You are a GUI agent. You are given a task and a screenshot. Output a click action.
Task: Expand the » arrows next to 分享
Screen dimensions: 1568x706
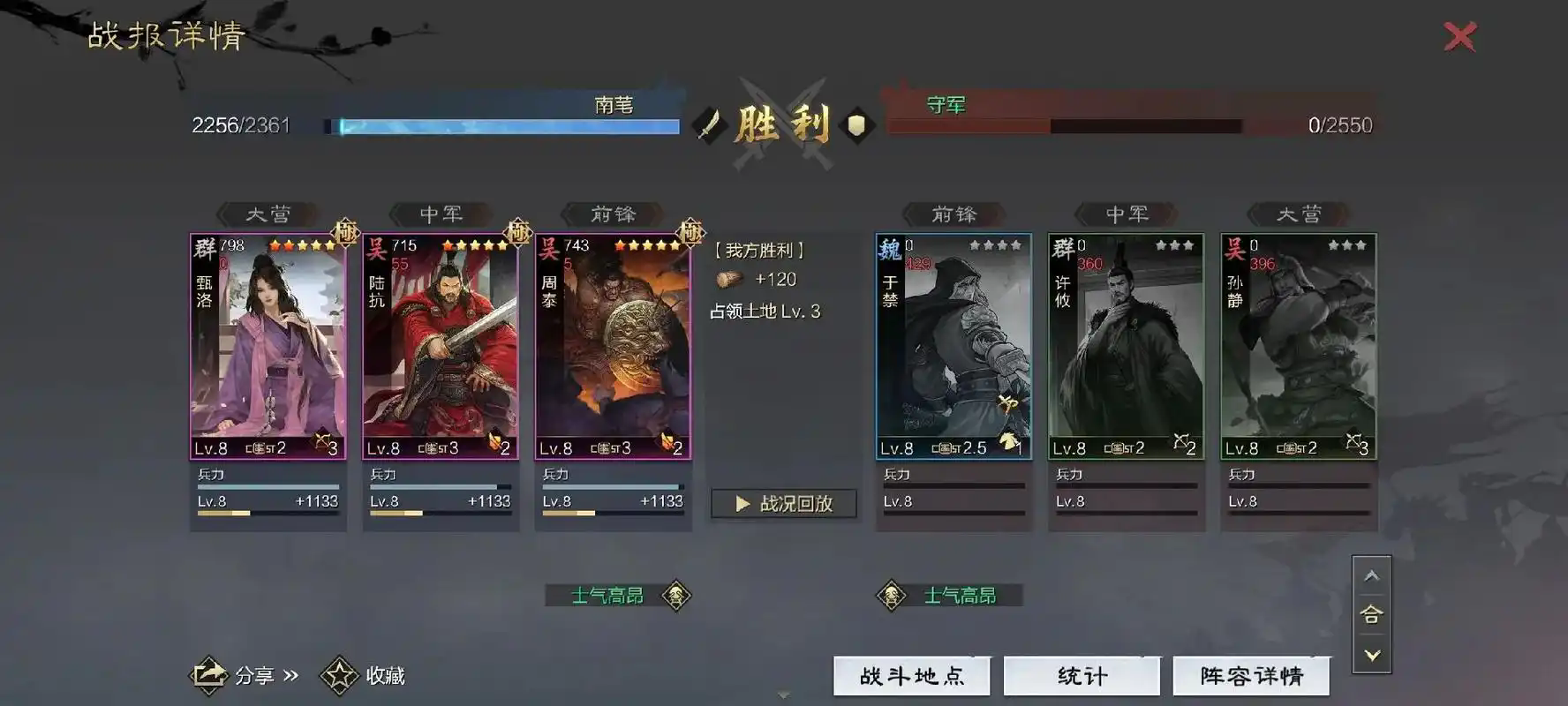coord(291,675)
